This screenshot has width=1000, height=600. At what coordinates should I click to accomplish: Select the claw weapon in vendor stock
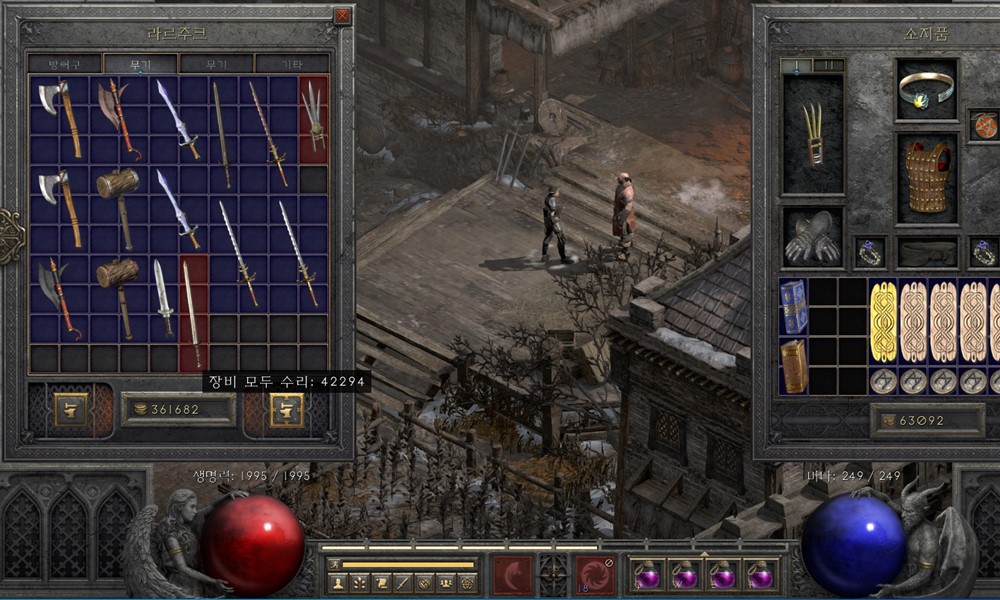[314, 120]
